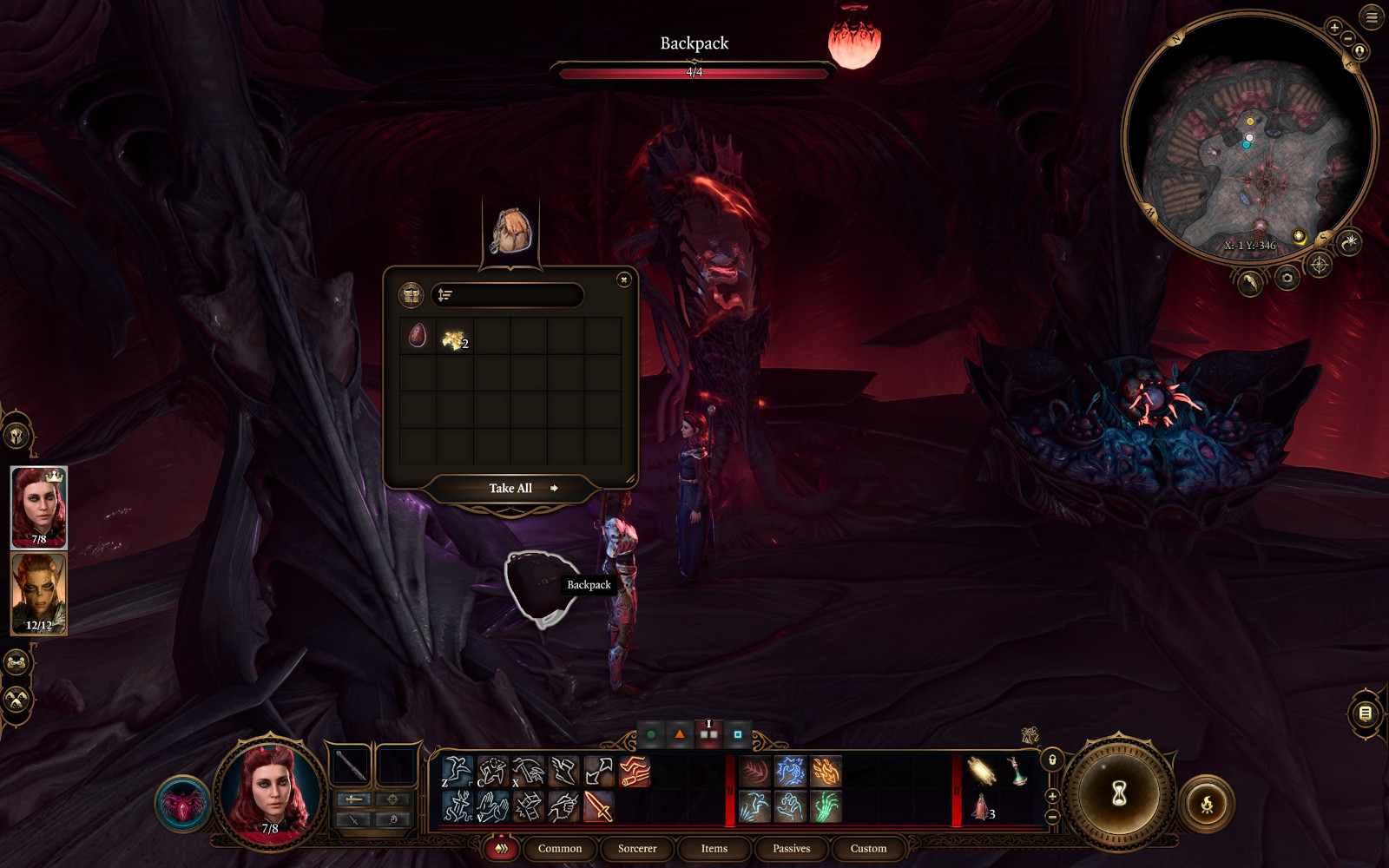Image resolution: width=1389 pixels, height=868 pixels.
Task: Select the Custom hotbar tab
Action: [868, 848]
